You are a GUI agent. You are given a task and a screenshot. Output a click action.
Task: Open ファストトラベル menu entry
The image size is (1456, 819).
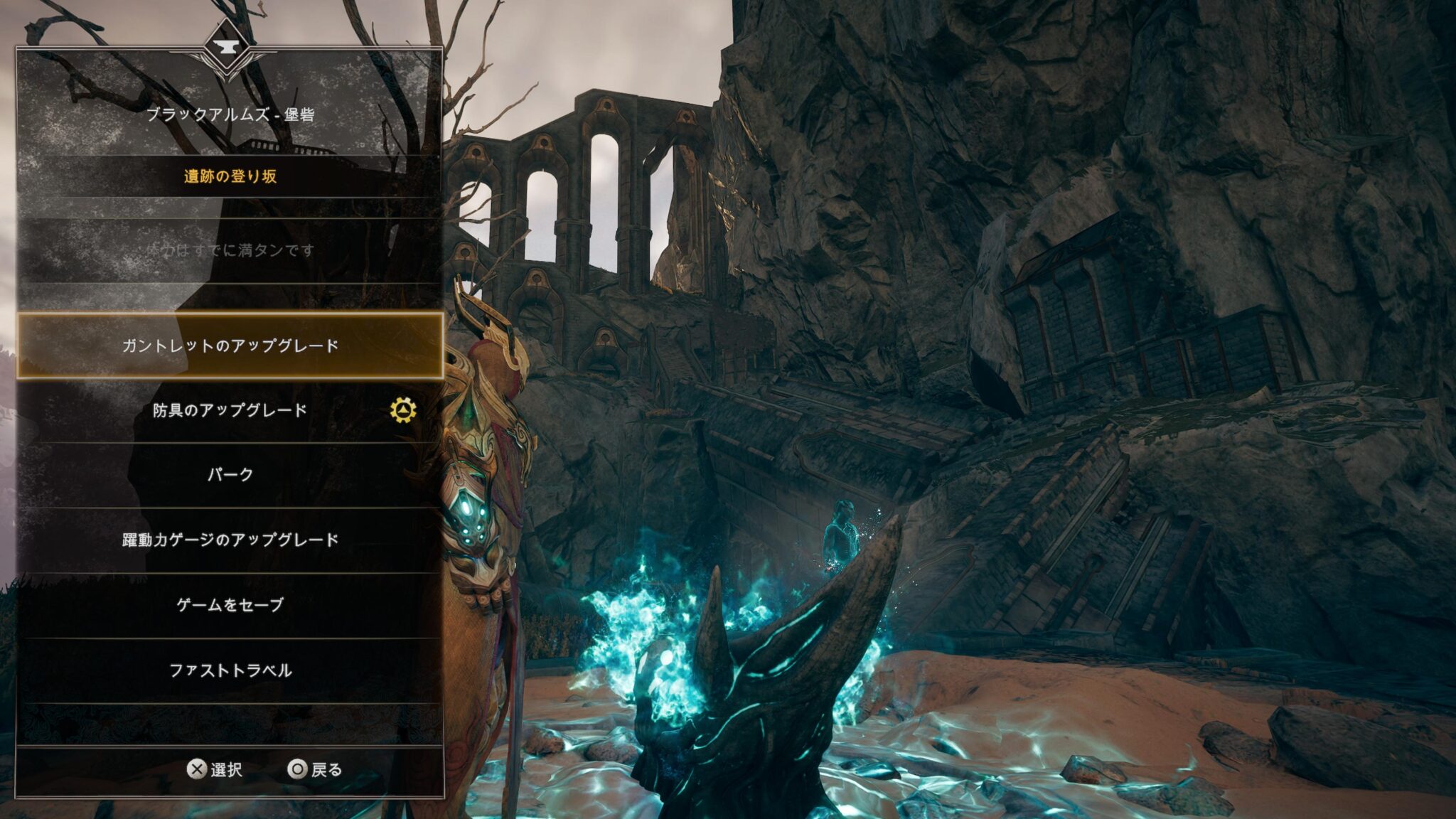tap(230, 670)
